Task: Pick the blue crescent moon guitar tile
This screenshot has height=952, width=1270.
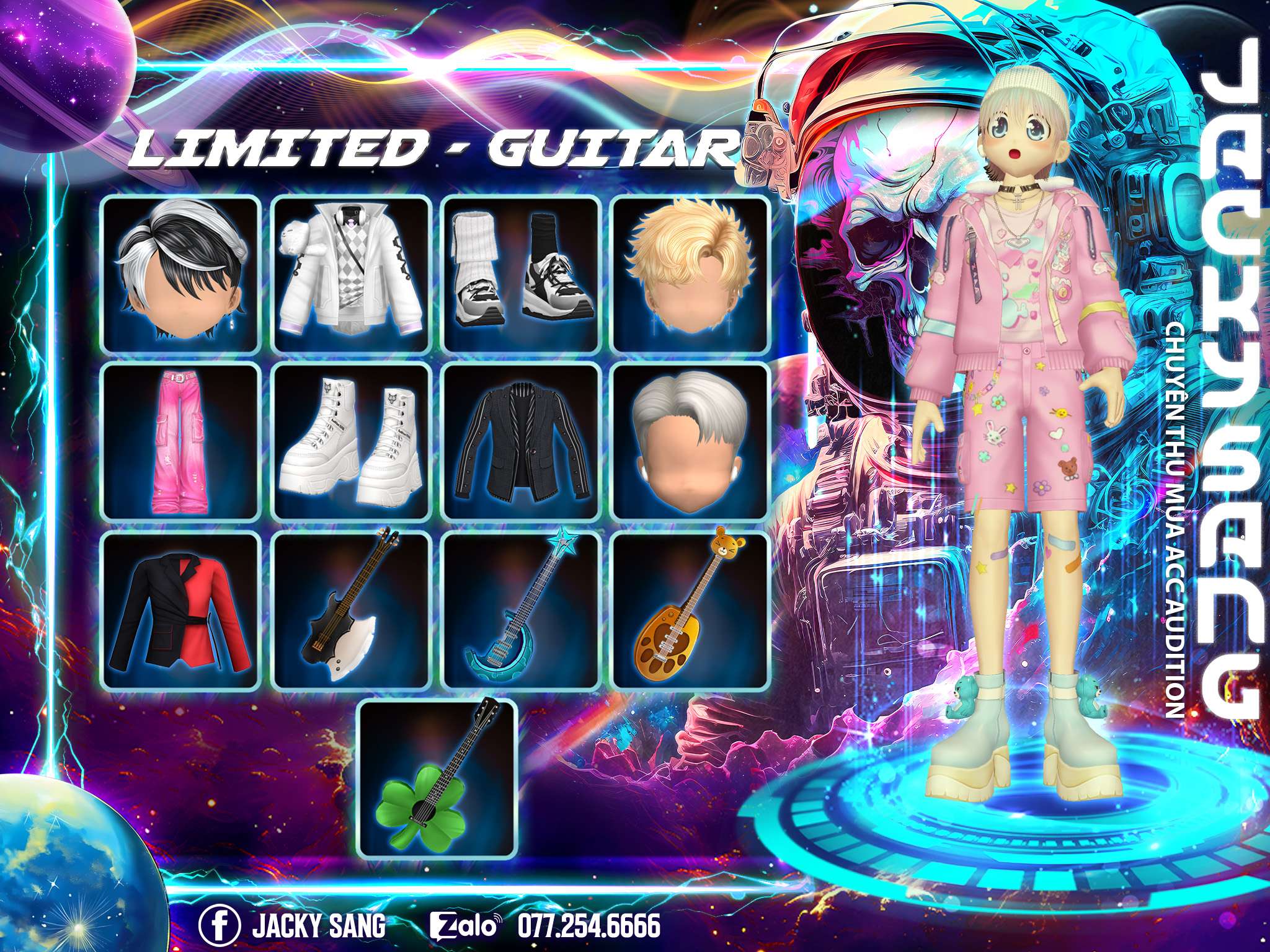Action: 521,610
